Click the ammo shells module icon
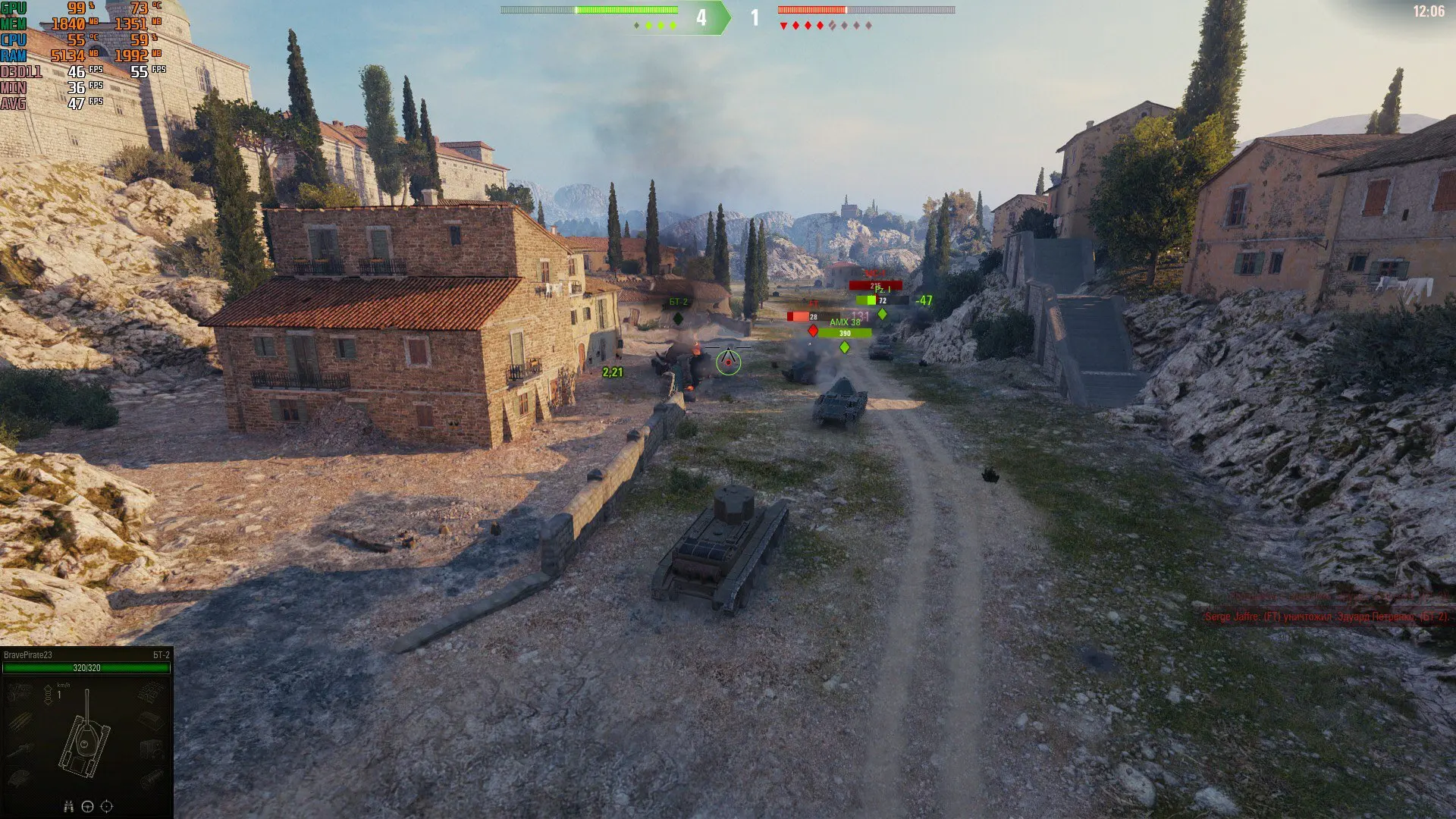 (x=20, y=720)
